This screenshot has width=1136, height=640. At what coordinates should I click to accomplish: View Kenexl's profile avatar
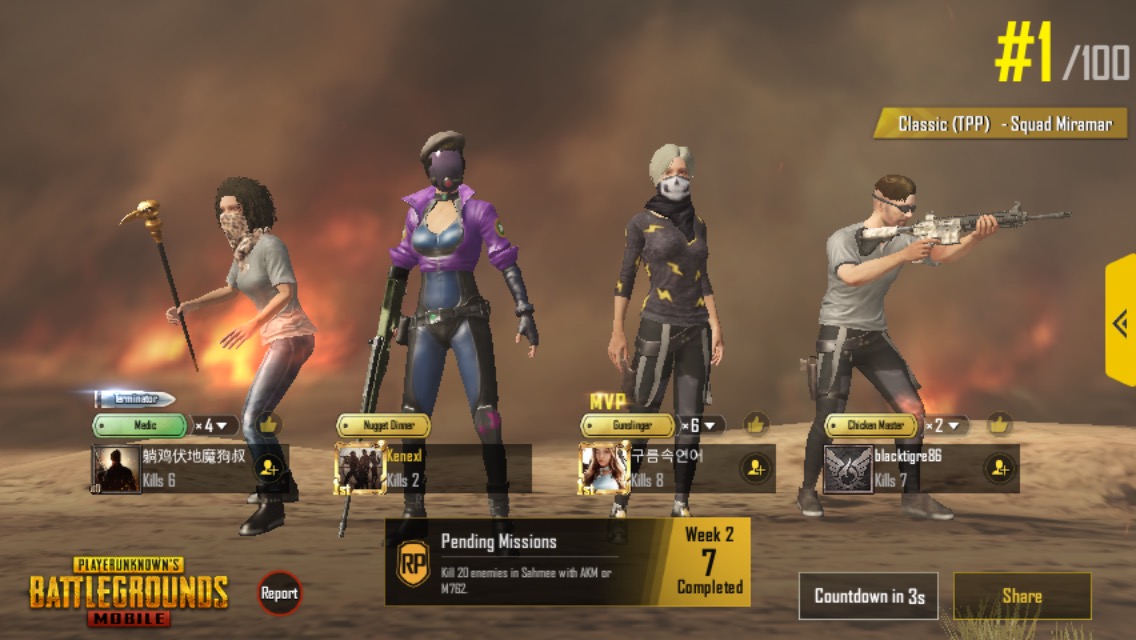[360, 468]
